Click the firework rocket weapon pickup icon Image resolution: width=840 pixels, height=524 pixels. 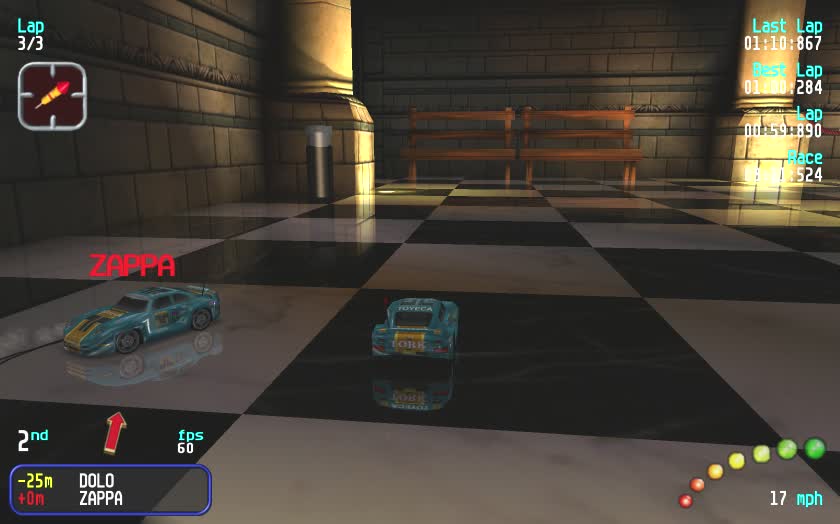[x=52, y=95]
